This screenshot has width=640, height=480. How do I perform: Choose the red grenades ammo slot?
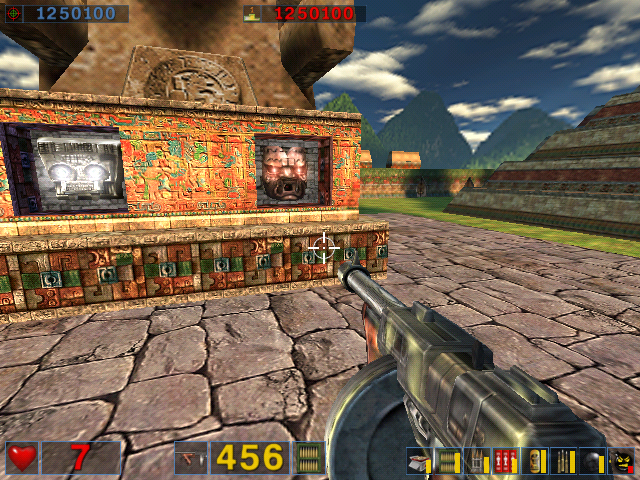[505, 461]
